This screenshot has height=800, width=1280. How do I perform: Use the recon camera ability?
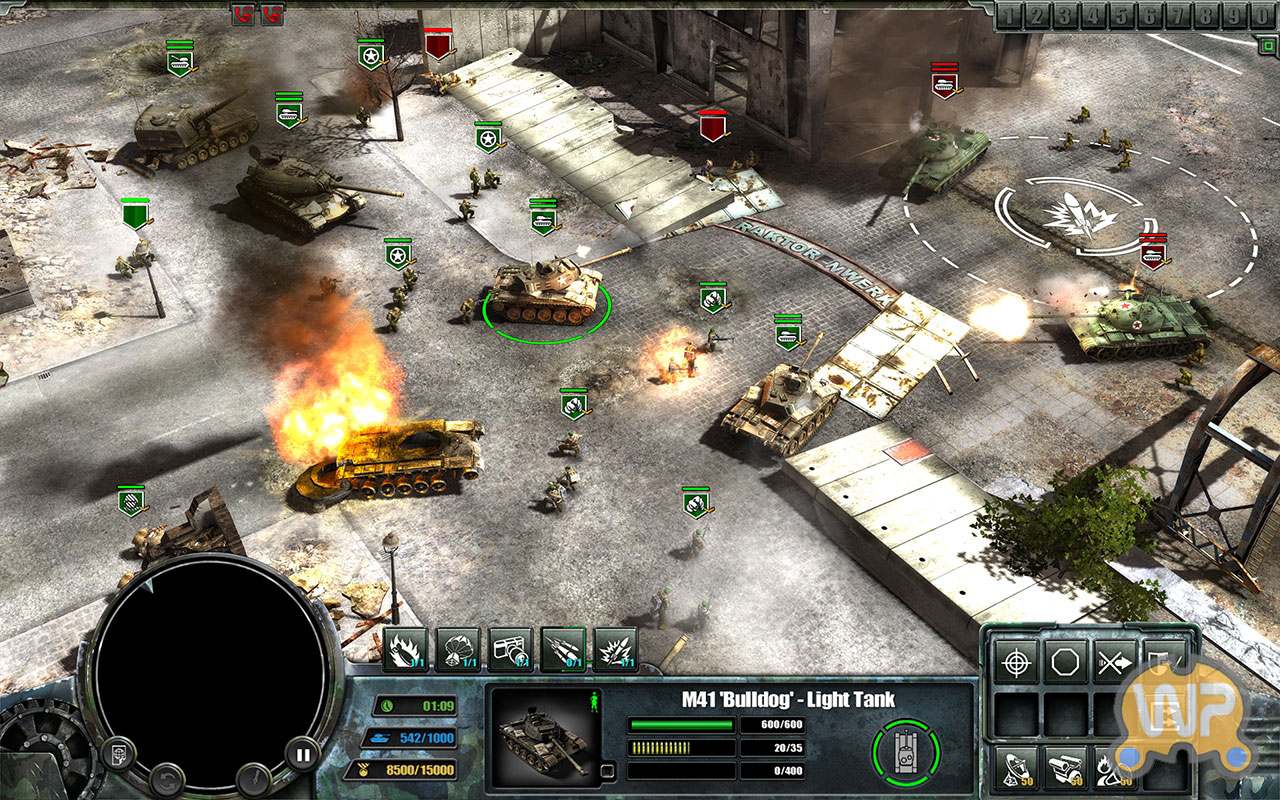[x=511, y=650]
